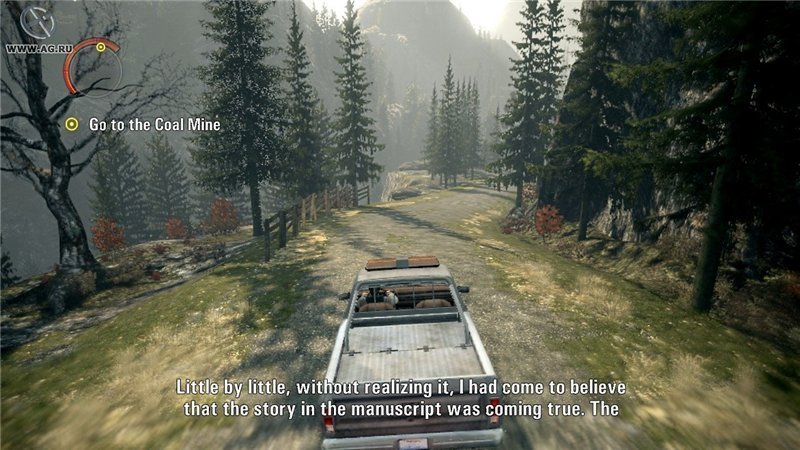Select the yellow objective marker on the compass
Image resolution: width=800 pixels, height=450 pixels.
pyautogui.click(x=101, y=46)
